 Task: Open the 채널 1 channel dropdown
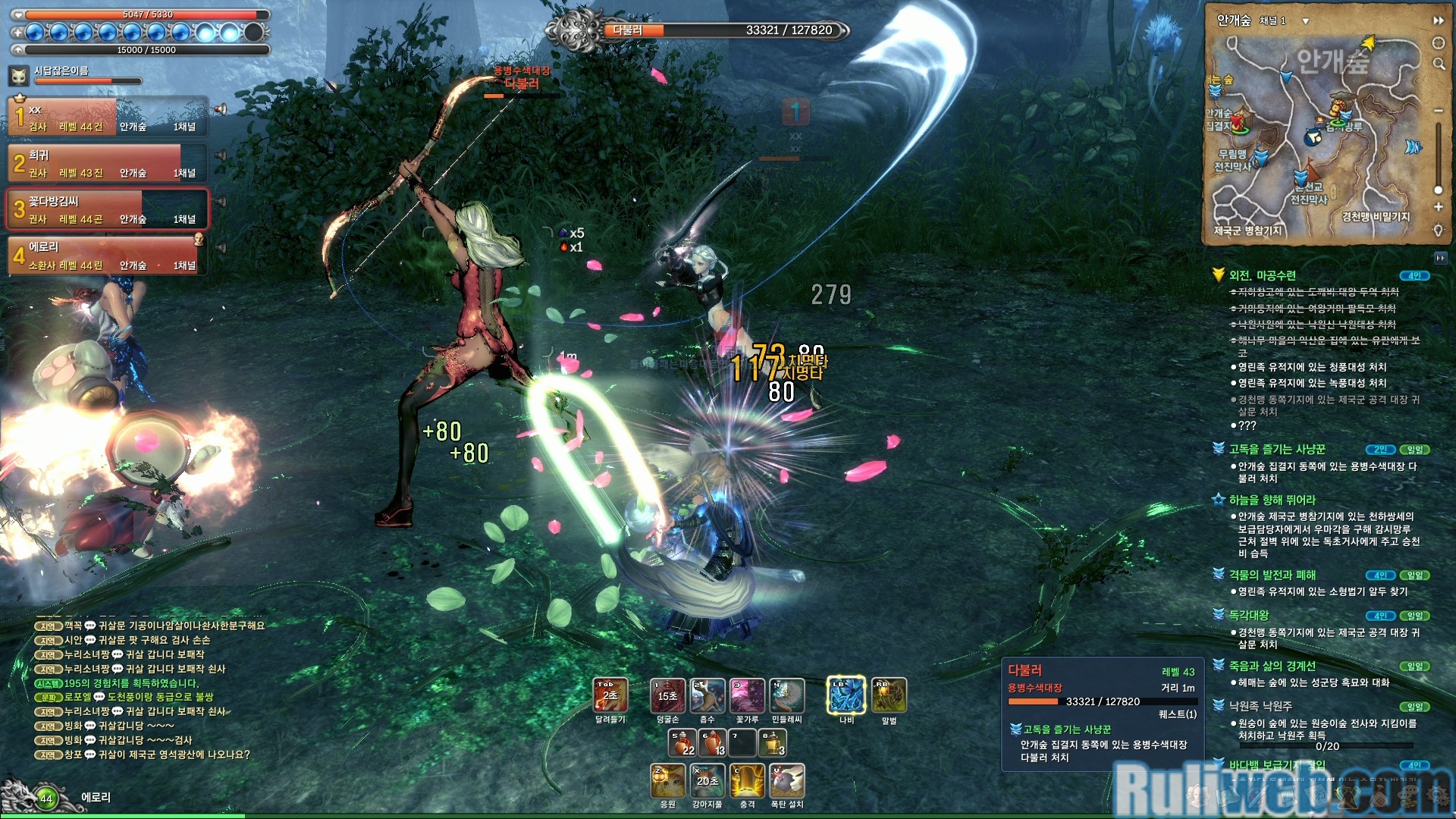click(x=1305, y=21)
